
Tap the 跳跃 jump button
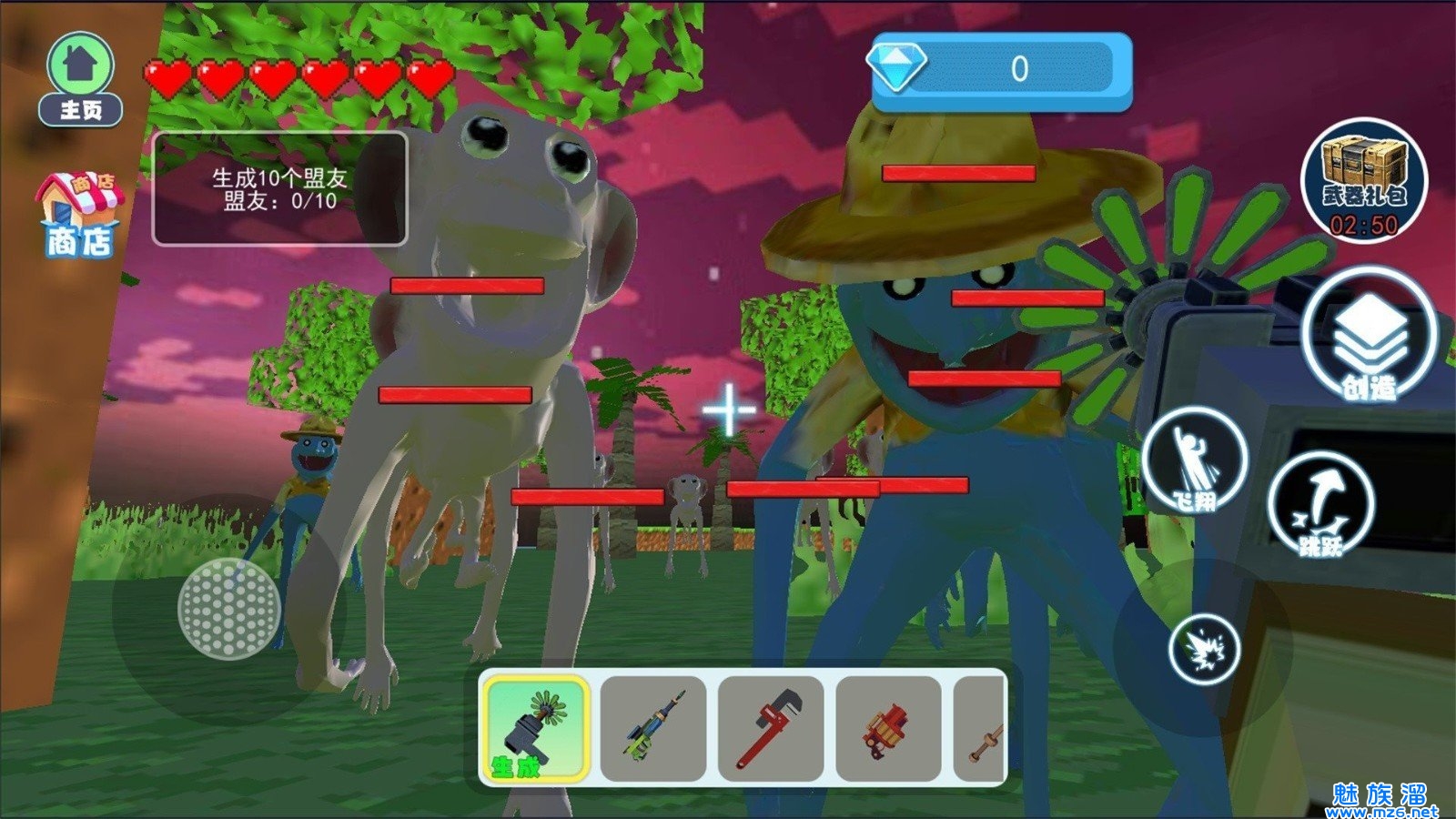tap(1320, 504)
